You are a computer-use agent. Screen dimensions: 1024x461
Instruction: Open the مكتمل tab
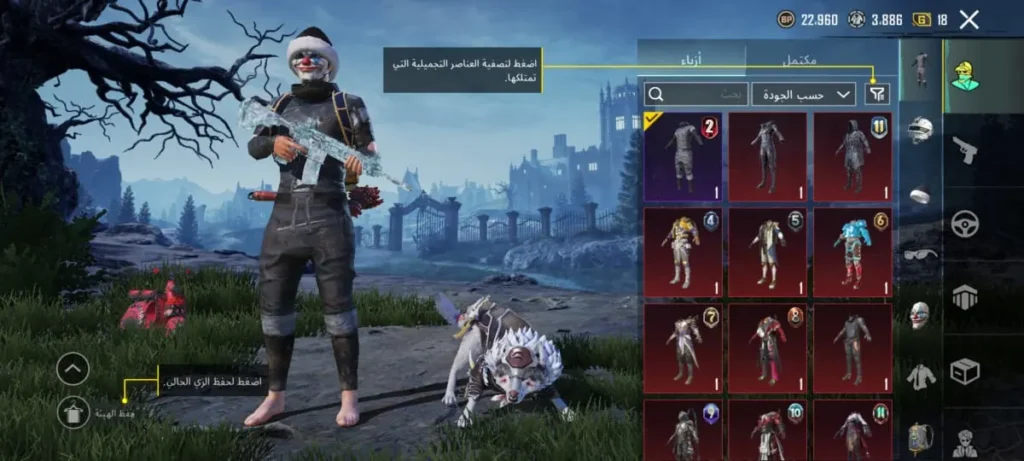(x=798, y=60)
